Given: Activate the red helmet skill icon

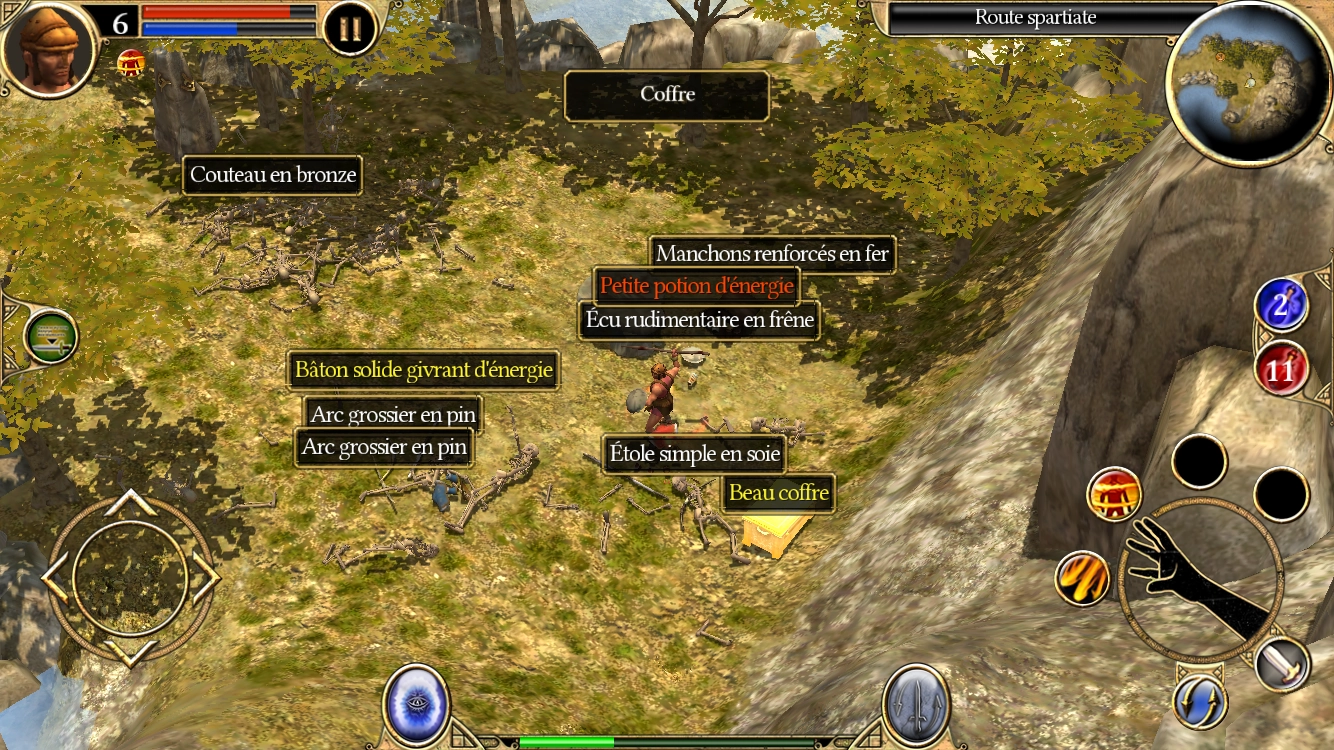Looking at the screenshot, I should [x=1114, y=494].
